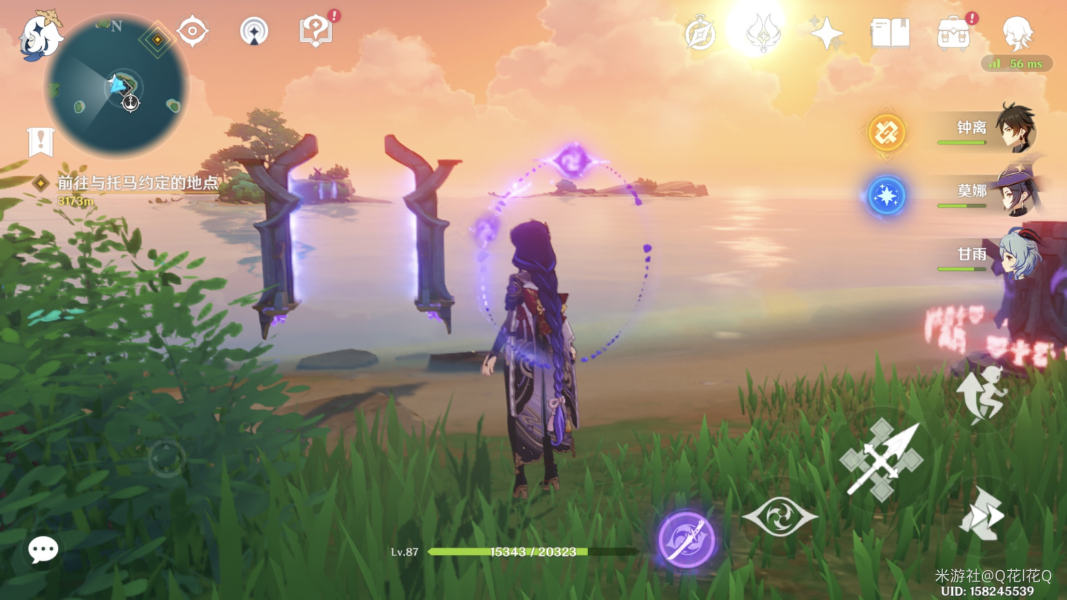Open the adventurer handbook book icon
1067x600 pixels.
click(890, 33)
